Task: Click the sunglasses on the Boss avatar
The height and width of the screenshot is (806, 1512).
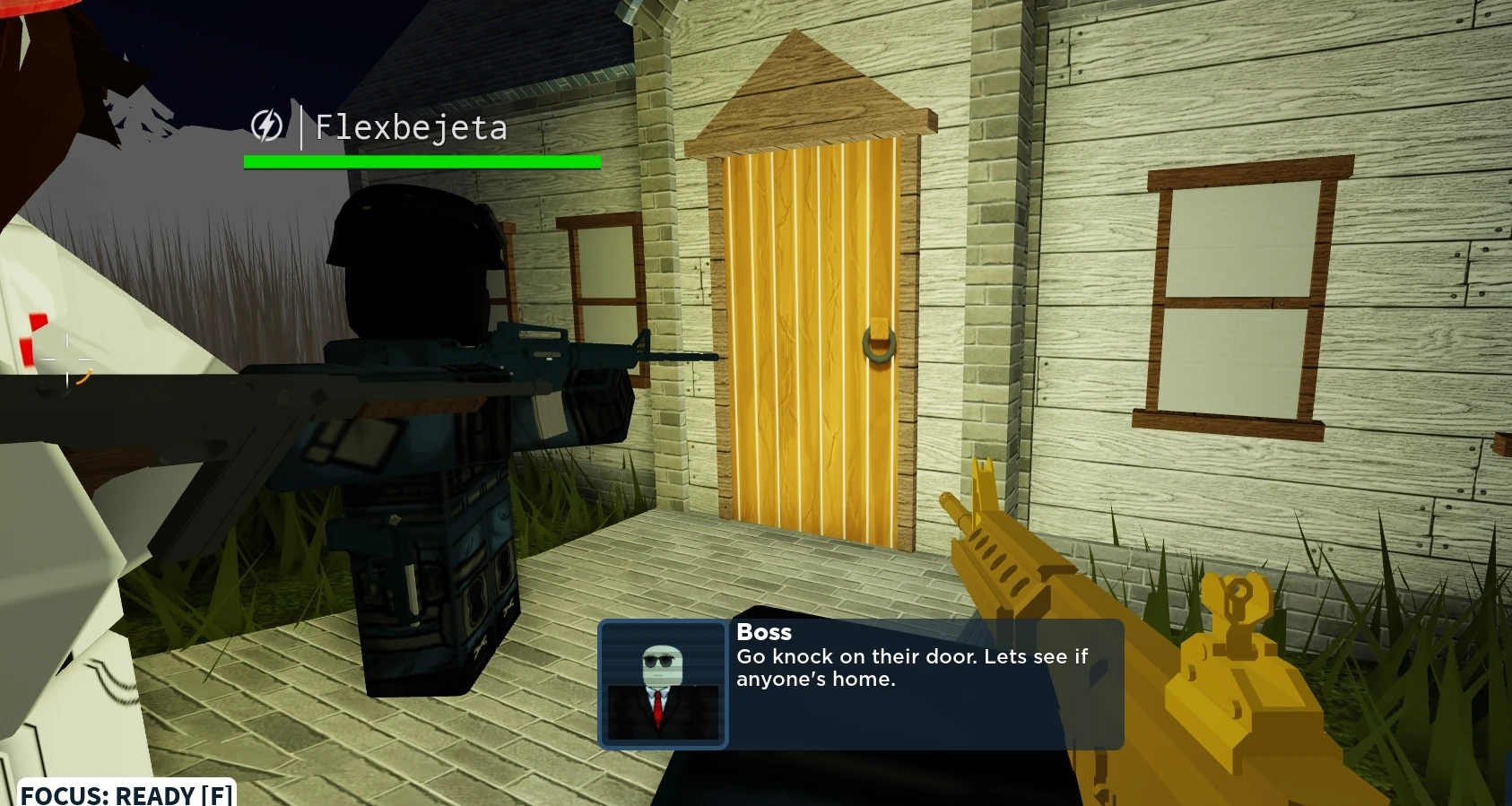Action: point(661,660)
